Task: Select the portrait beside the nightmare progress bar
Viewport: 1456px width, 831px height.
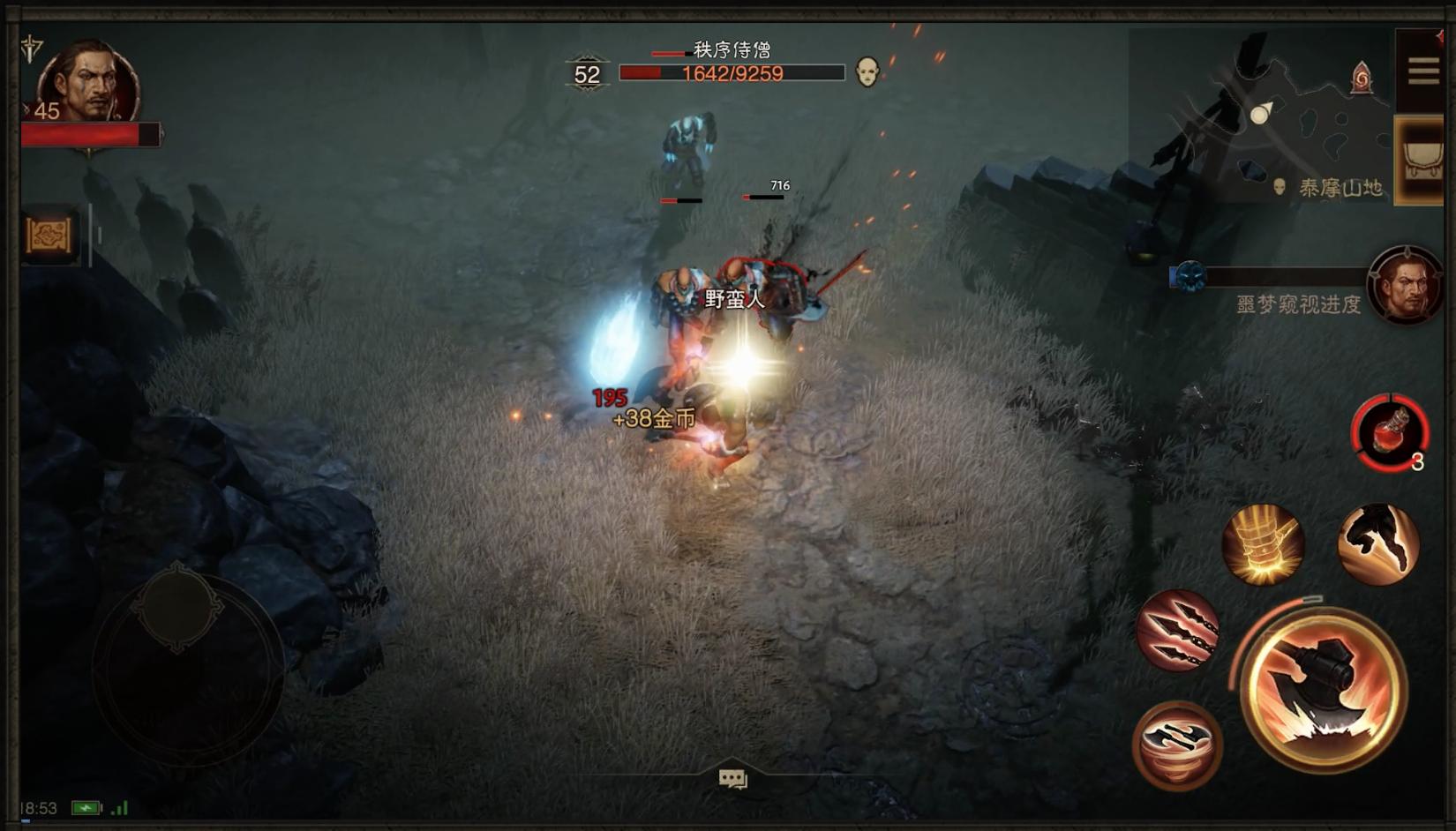Action: [x=1405, y=285]
